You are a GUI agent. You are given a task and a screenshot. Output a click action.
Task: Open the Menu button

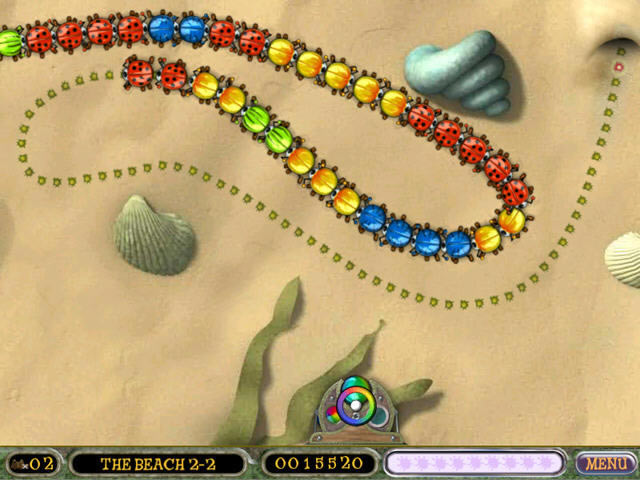606,463
